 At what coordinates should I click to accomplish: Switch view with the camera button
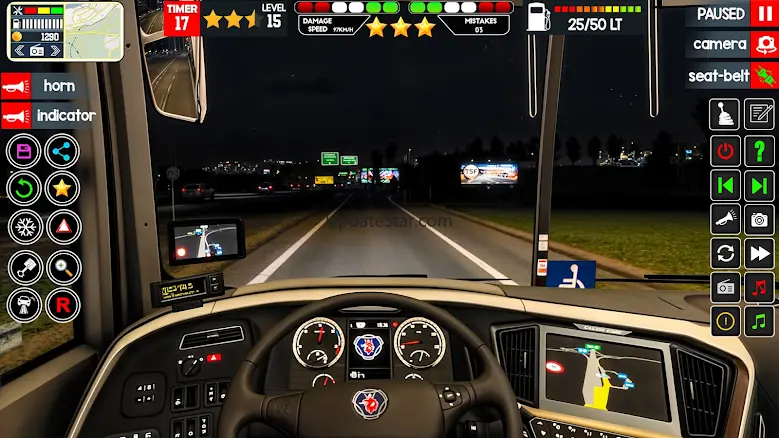click(730, 44)
